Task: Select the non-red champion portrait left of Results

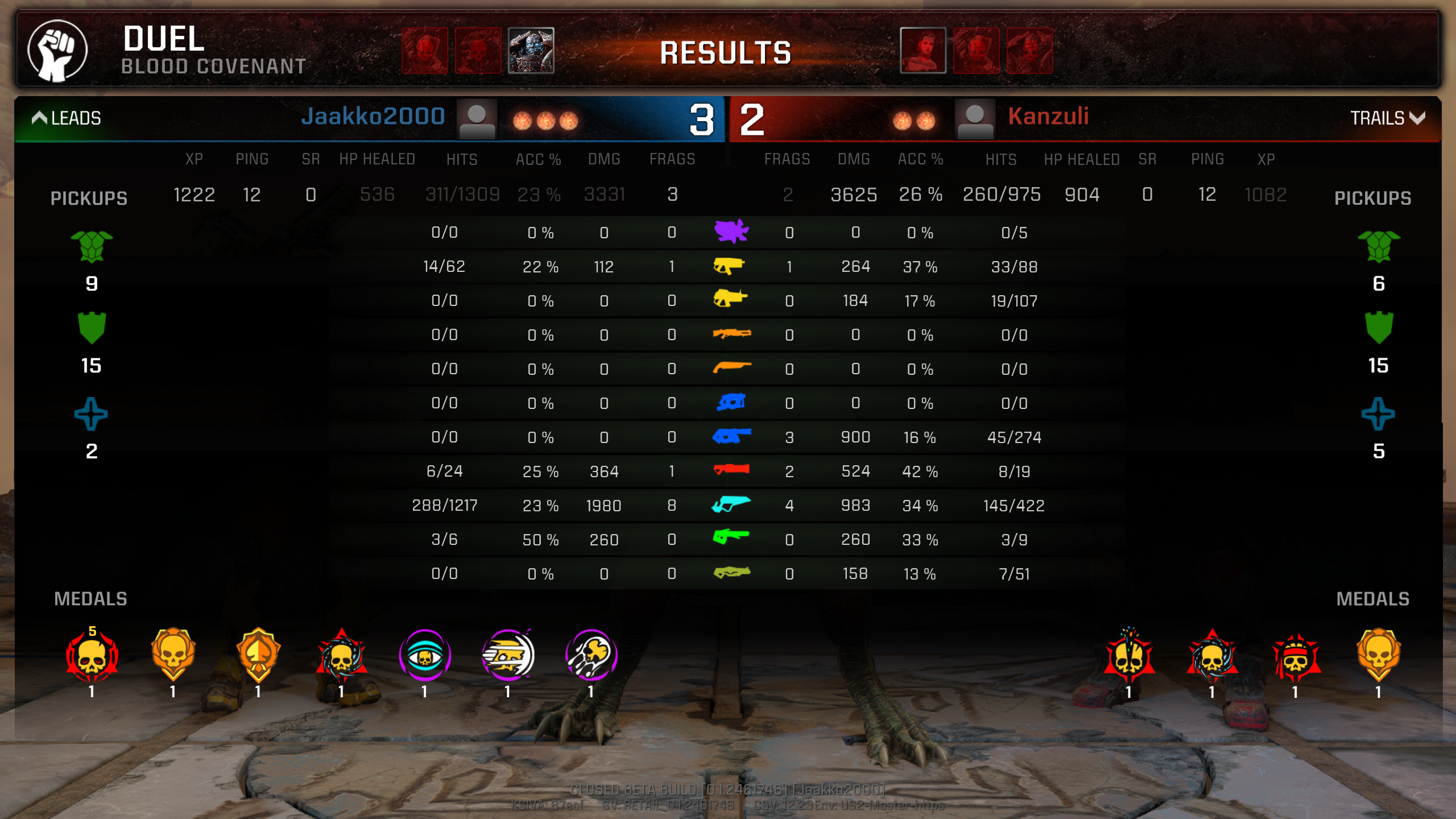Action: click(x=531, y=51)
